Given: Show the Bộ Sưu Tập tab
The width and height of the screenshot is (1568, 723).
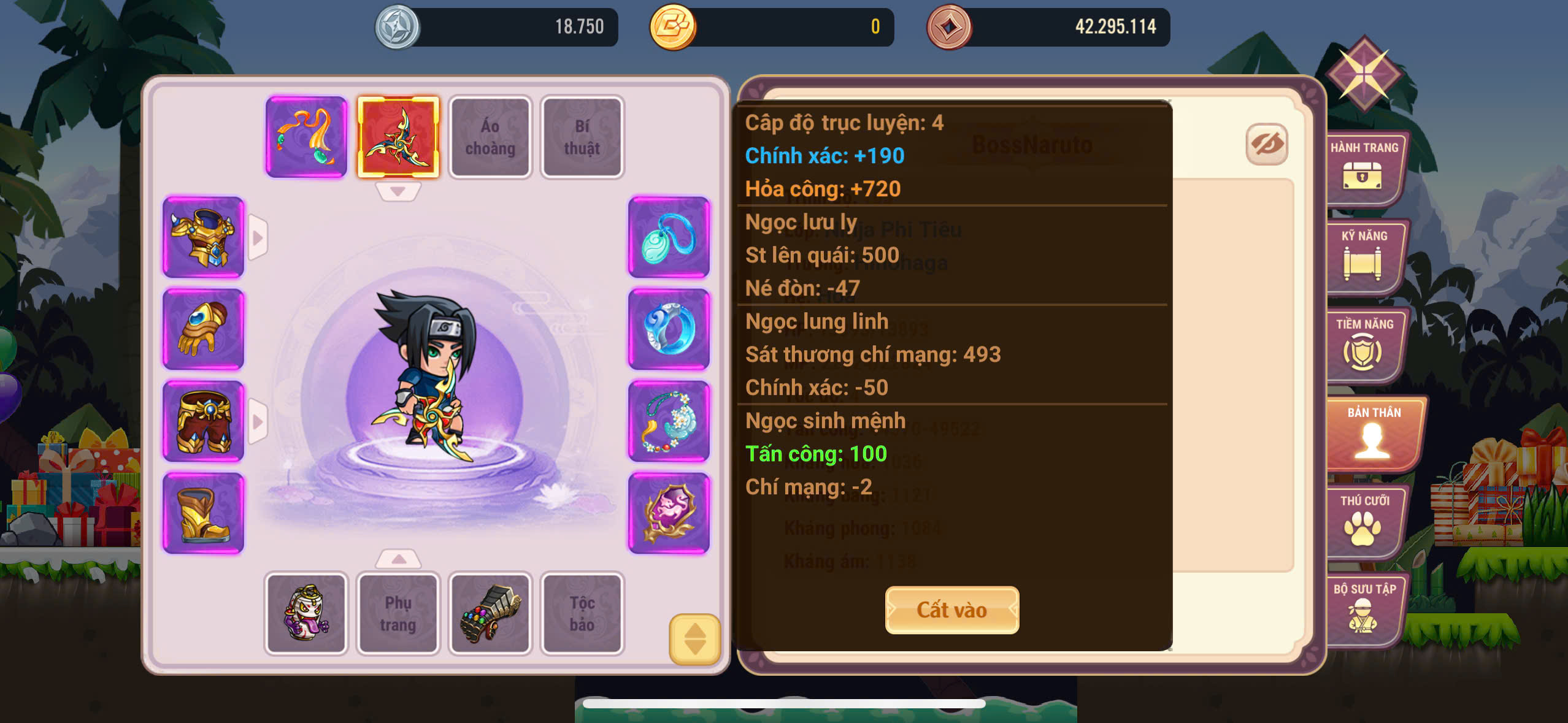Looking at the screenshot, I should 1364,609.
